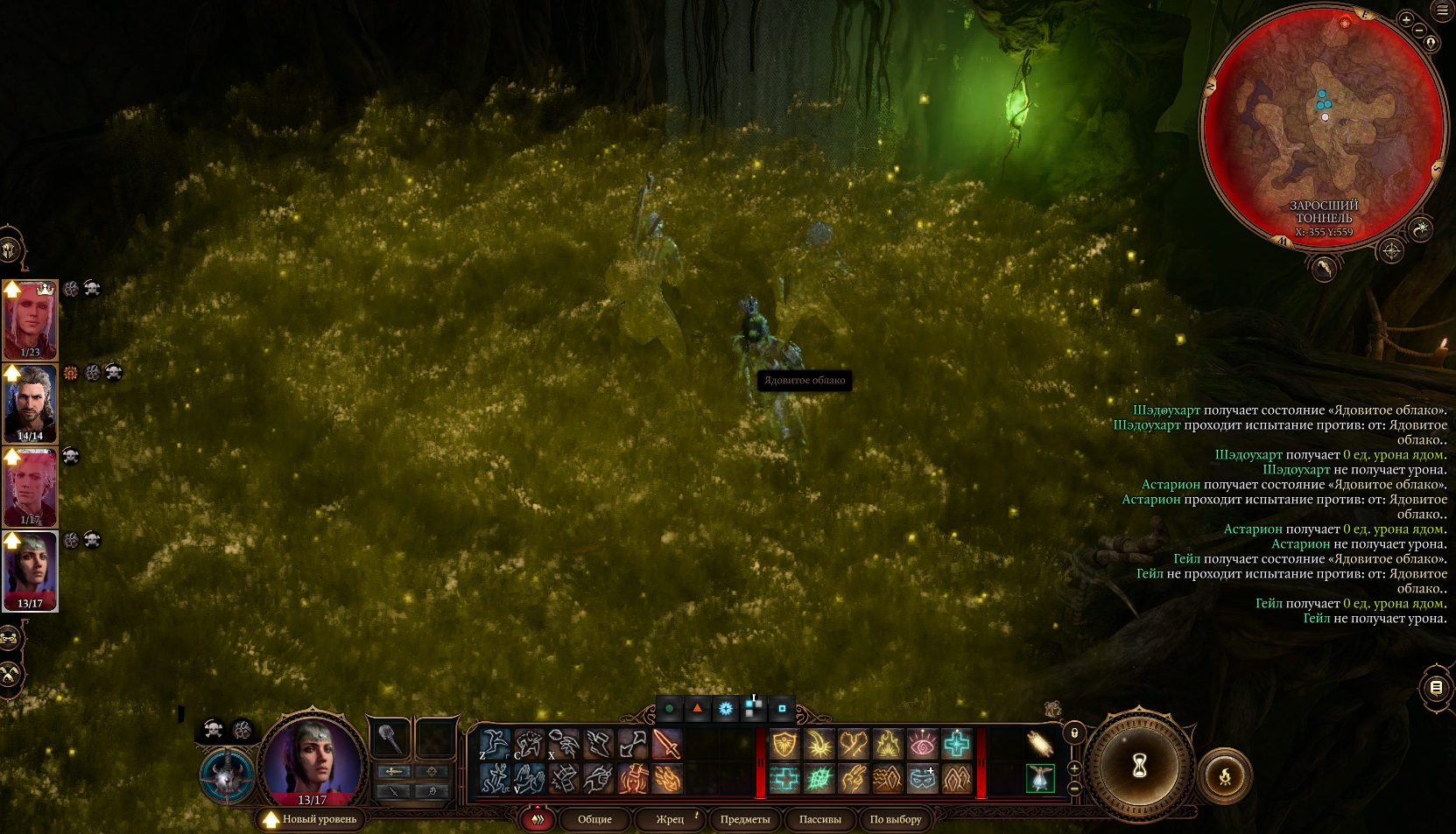The height and width of the screenshot is (834, 1456).
Task: Select the Предметы hotbar tab
Action: (x=745, y=819)
